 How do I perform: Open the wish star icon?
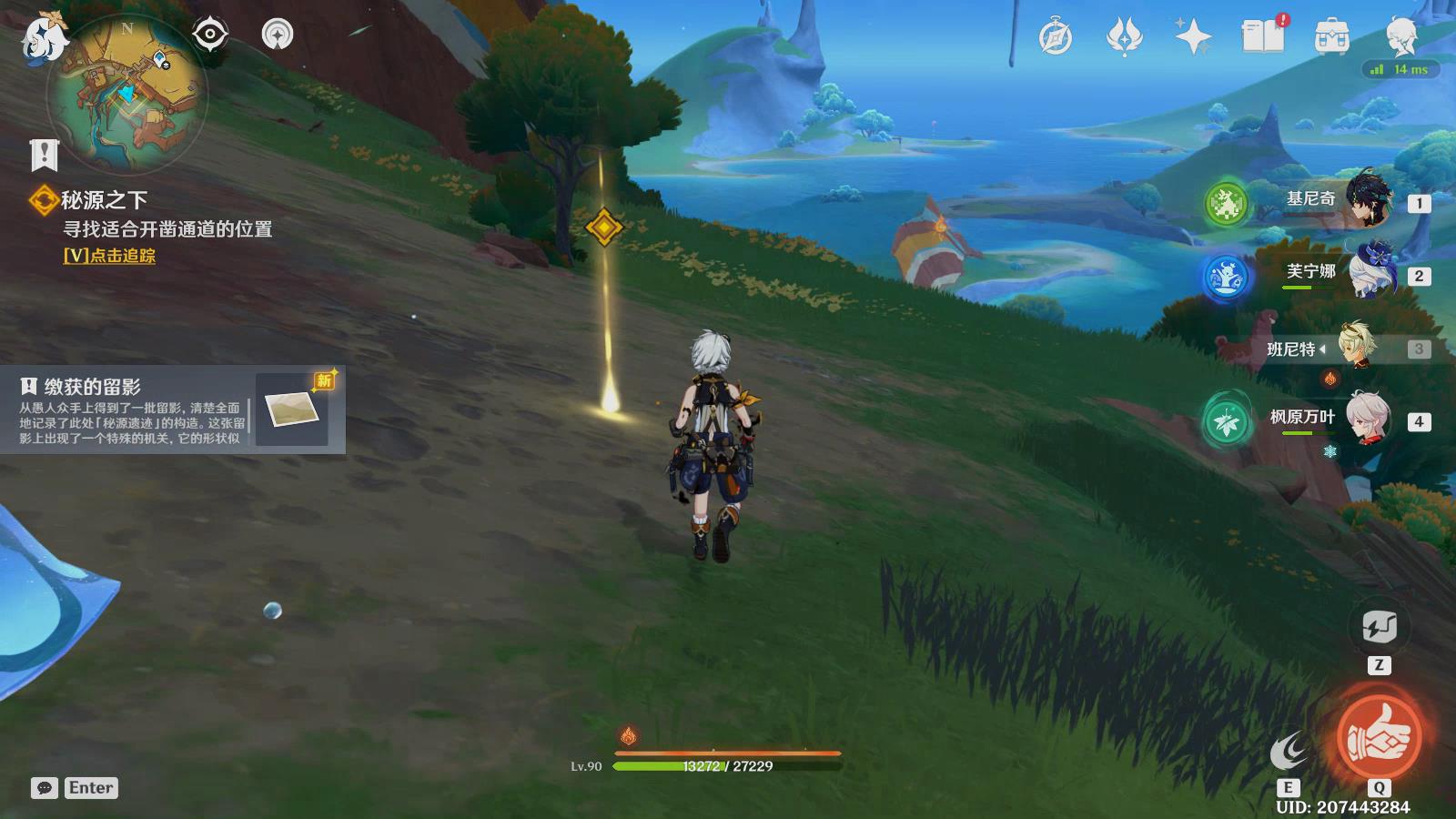[x=1192, y=38]
